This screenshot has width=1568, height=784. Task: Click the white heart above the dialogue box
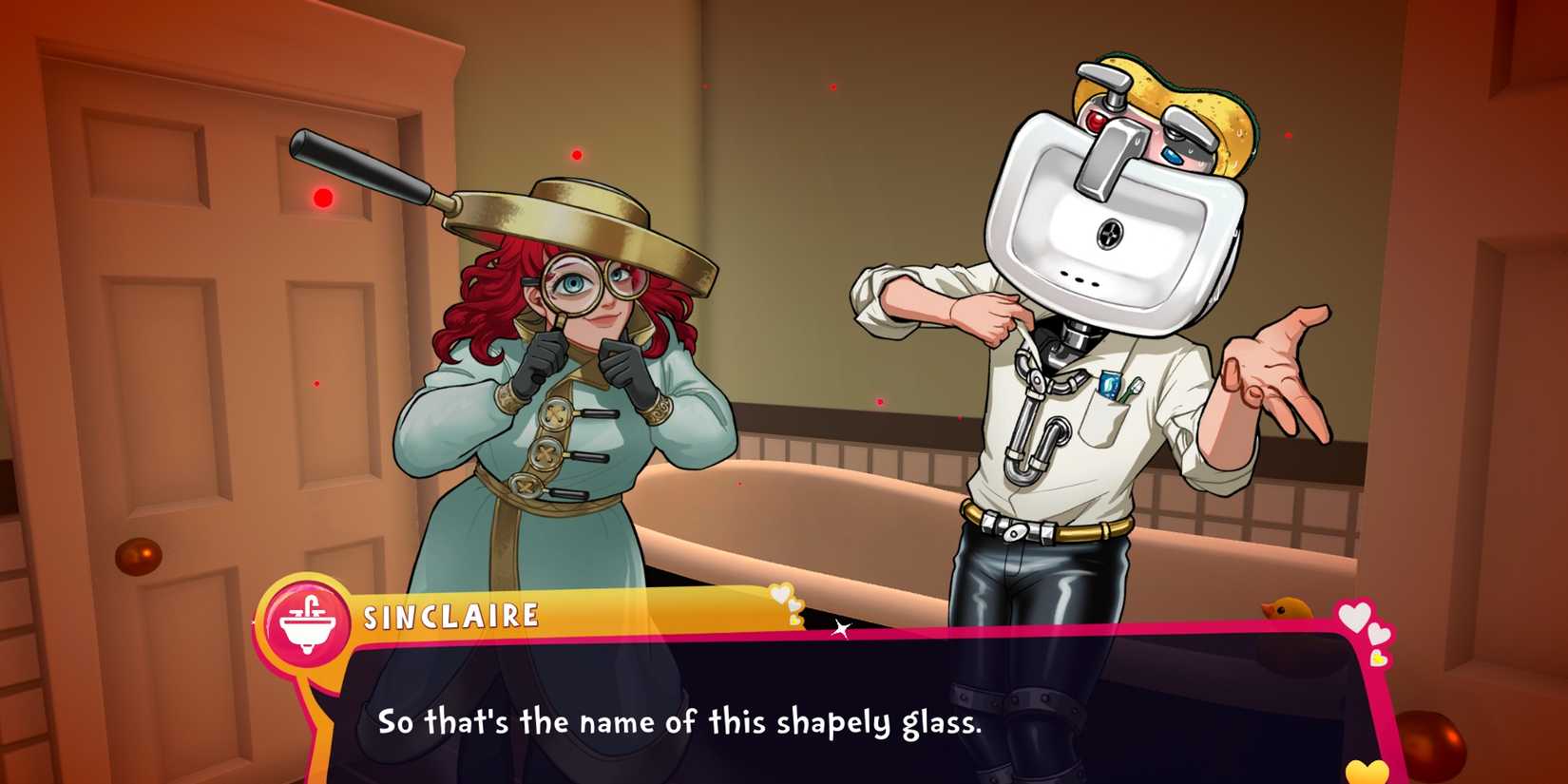tap(779, 593)
